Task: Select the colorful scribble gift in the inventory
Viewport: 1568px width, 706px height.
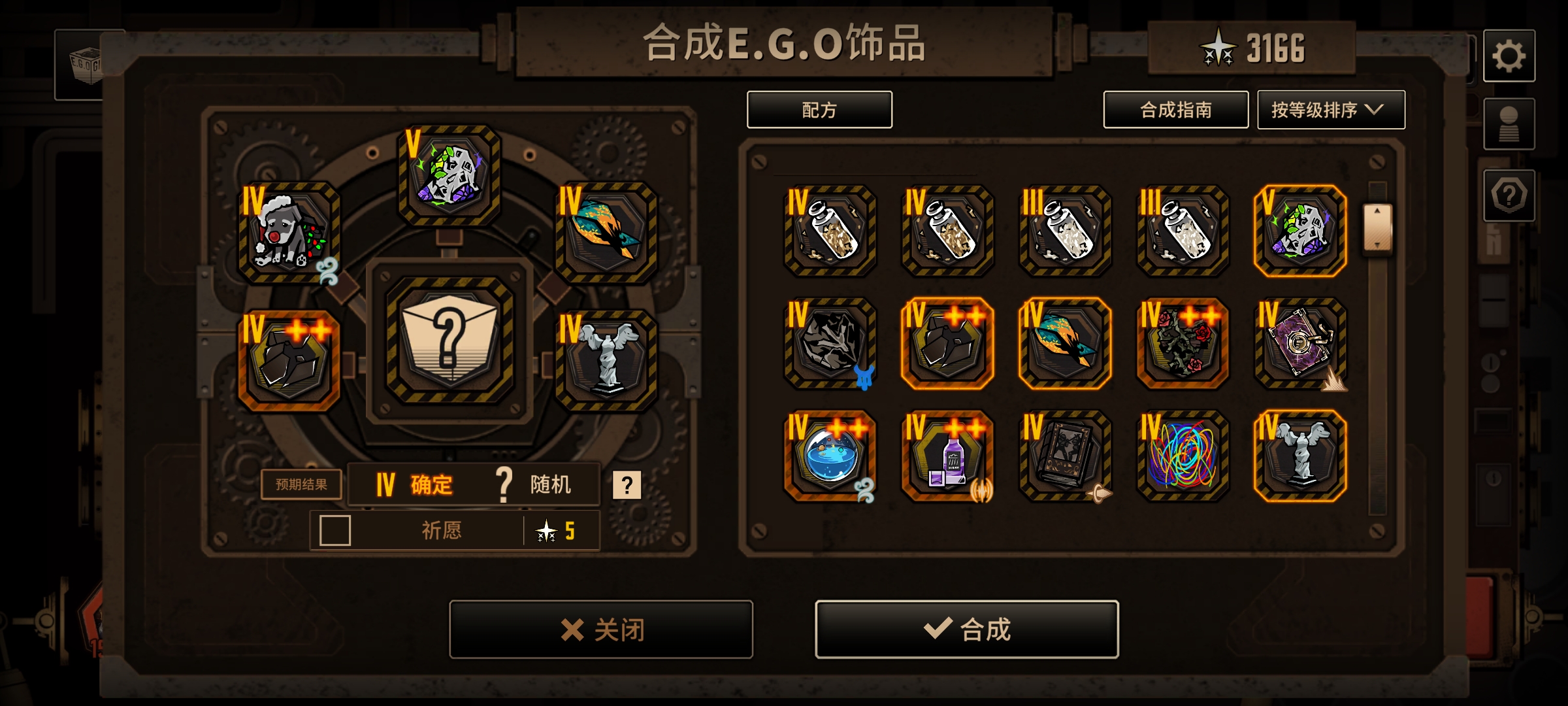Action: click(1183, 458)
